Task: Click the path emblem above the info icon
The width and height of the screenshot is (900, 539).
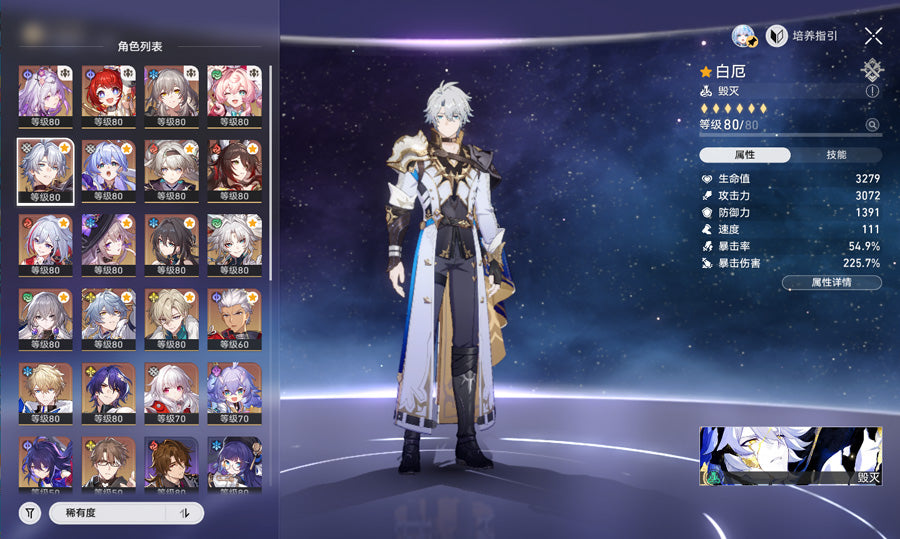Action: point(872,70)
